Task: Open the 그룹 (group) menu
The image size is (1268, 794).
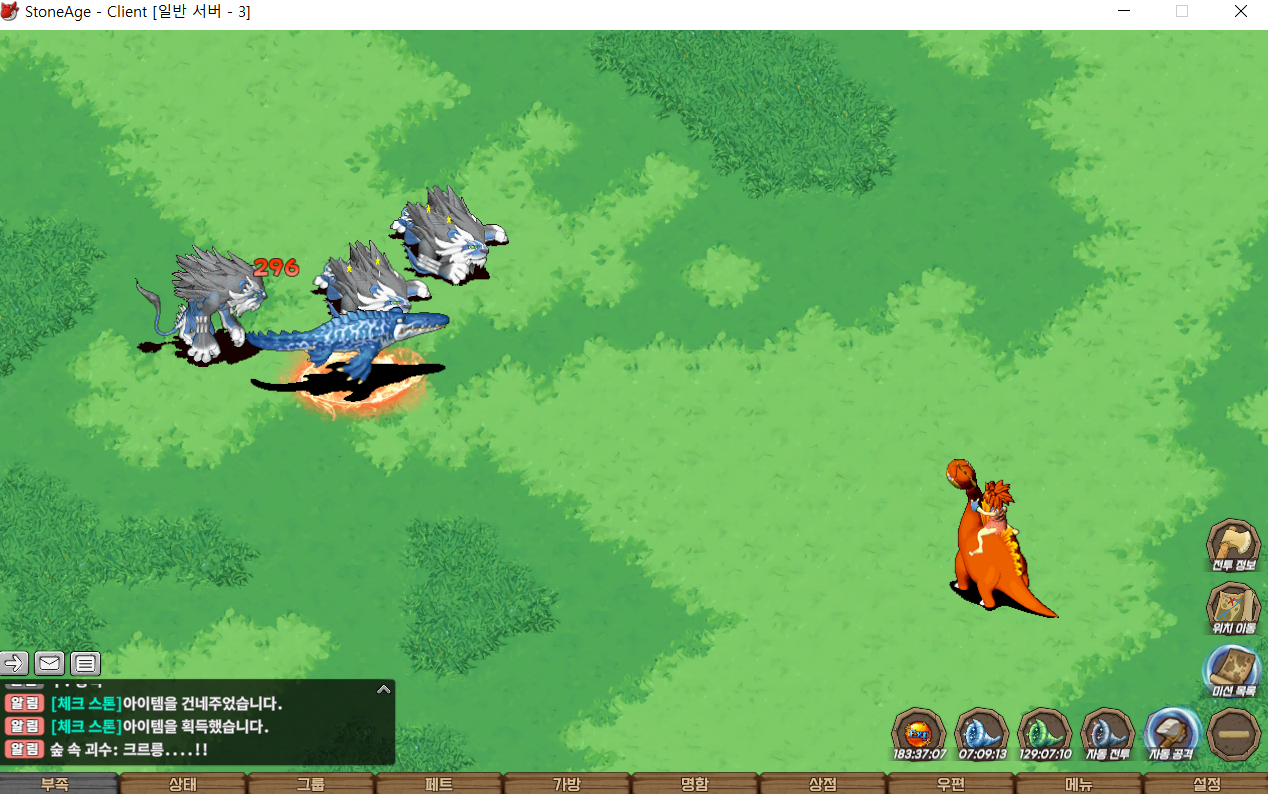Action: tap(311, 784)
